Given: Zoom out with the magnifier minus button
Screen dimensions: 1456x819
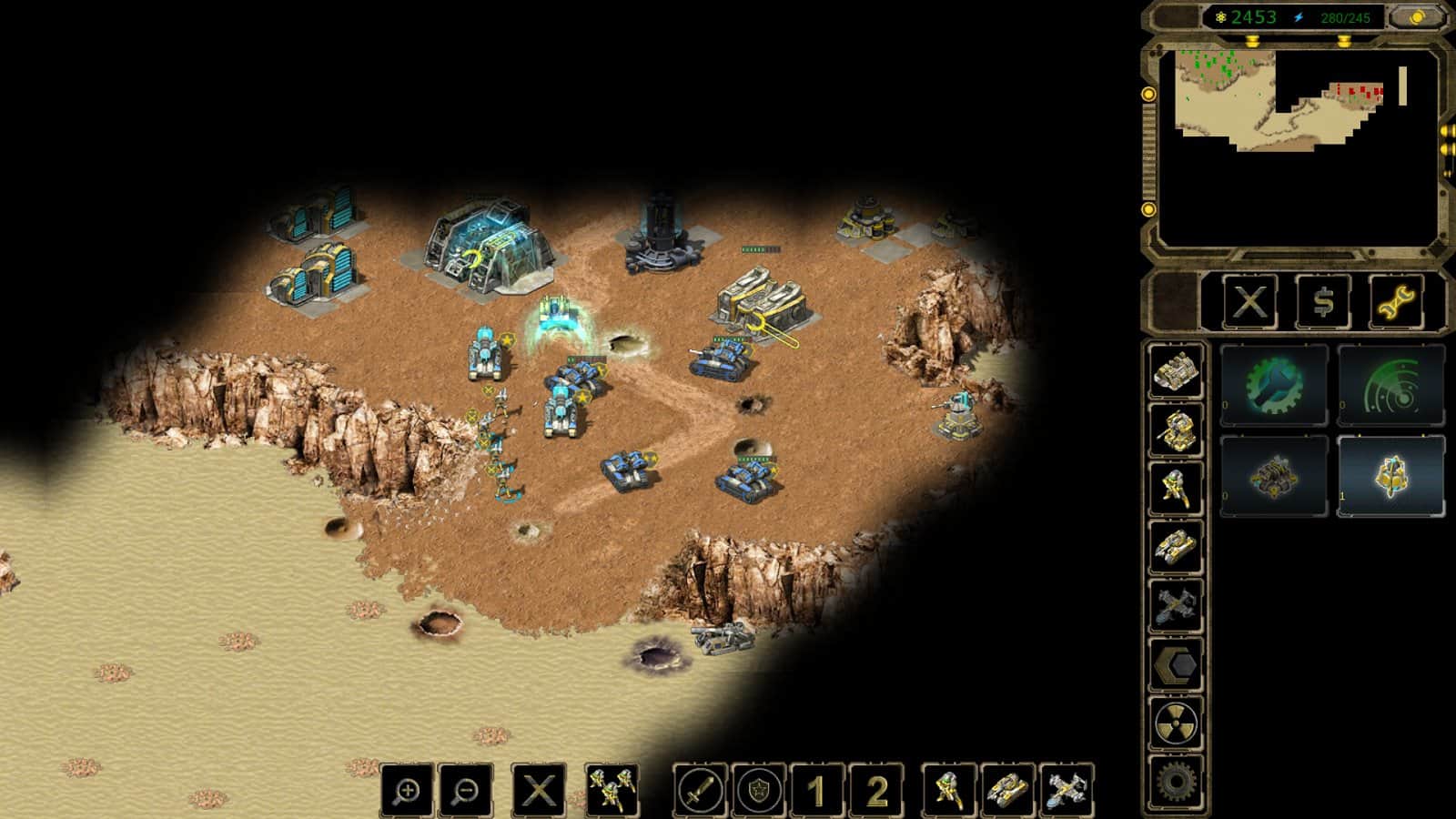Looking at the screenshot, I should [x=466, y=791].
